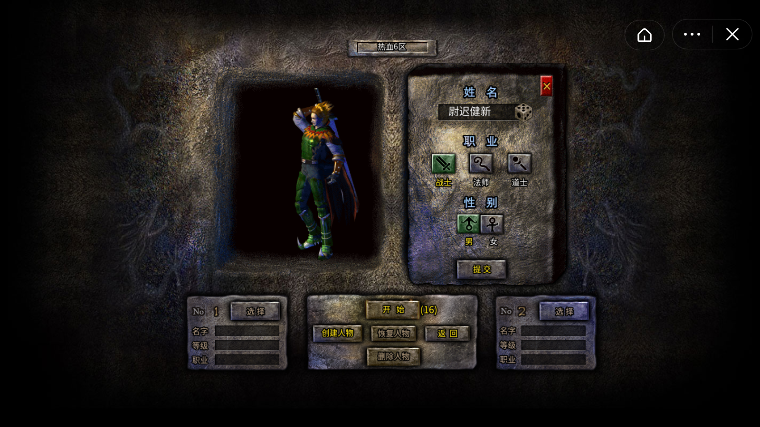
Task: Roll the dice for a random name
Action: point(524,111)
